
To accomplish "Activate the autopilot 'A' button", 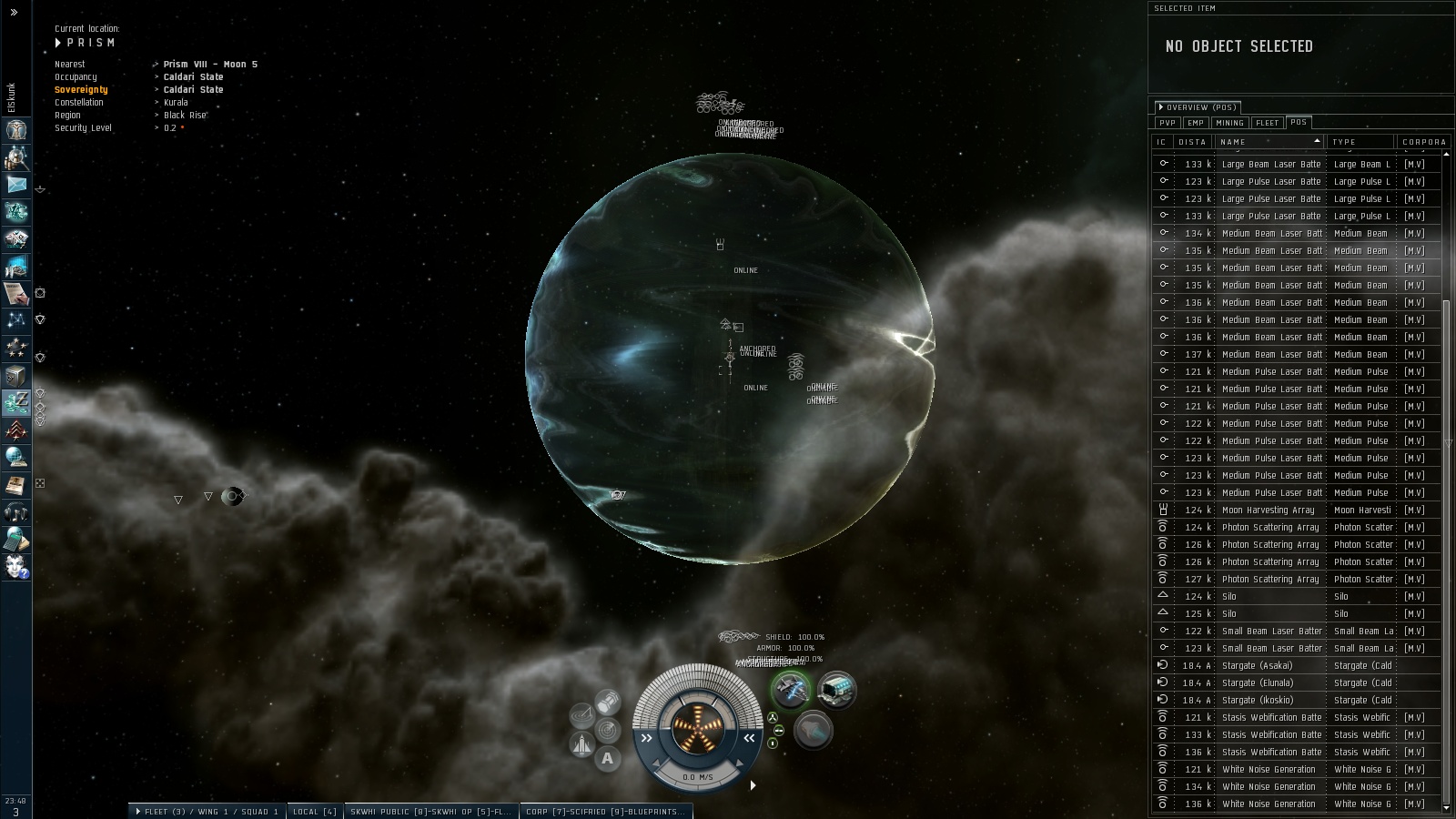I will 608,758.
